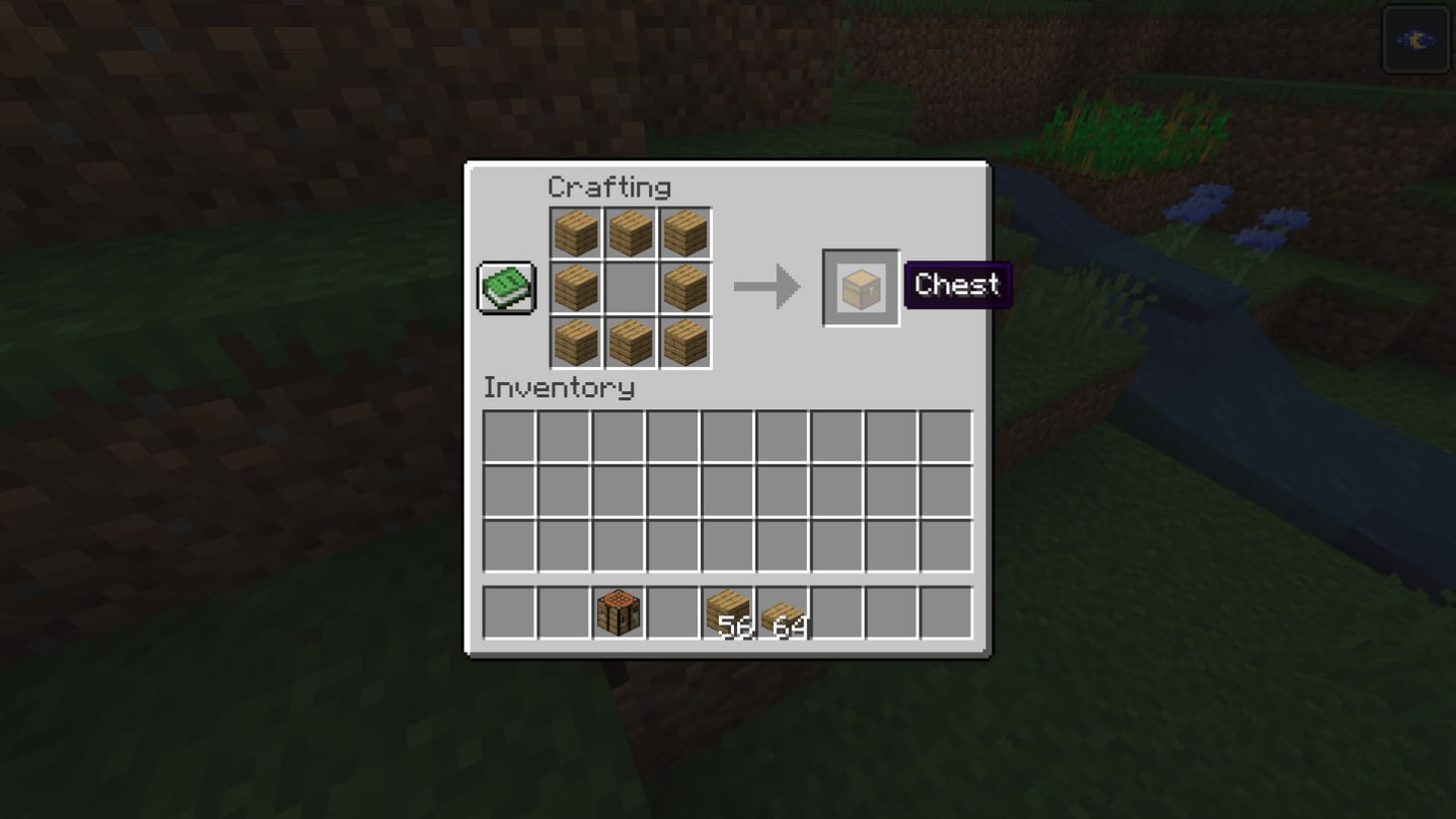Collect the crafted chest from the output slot
This screenshot has height=819, width=1456.
860,286
